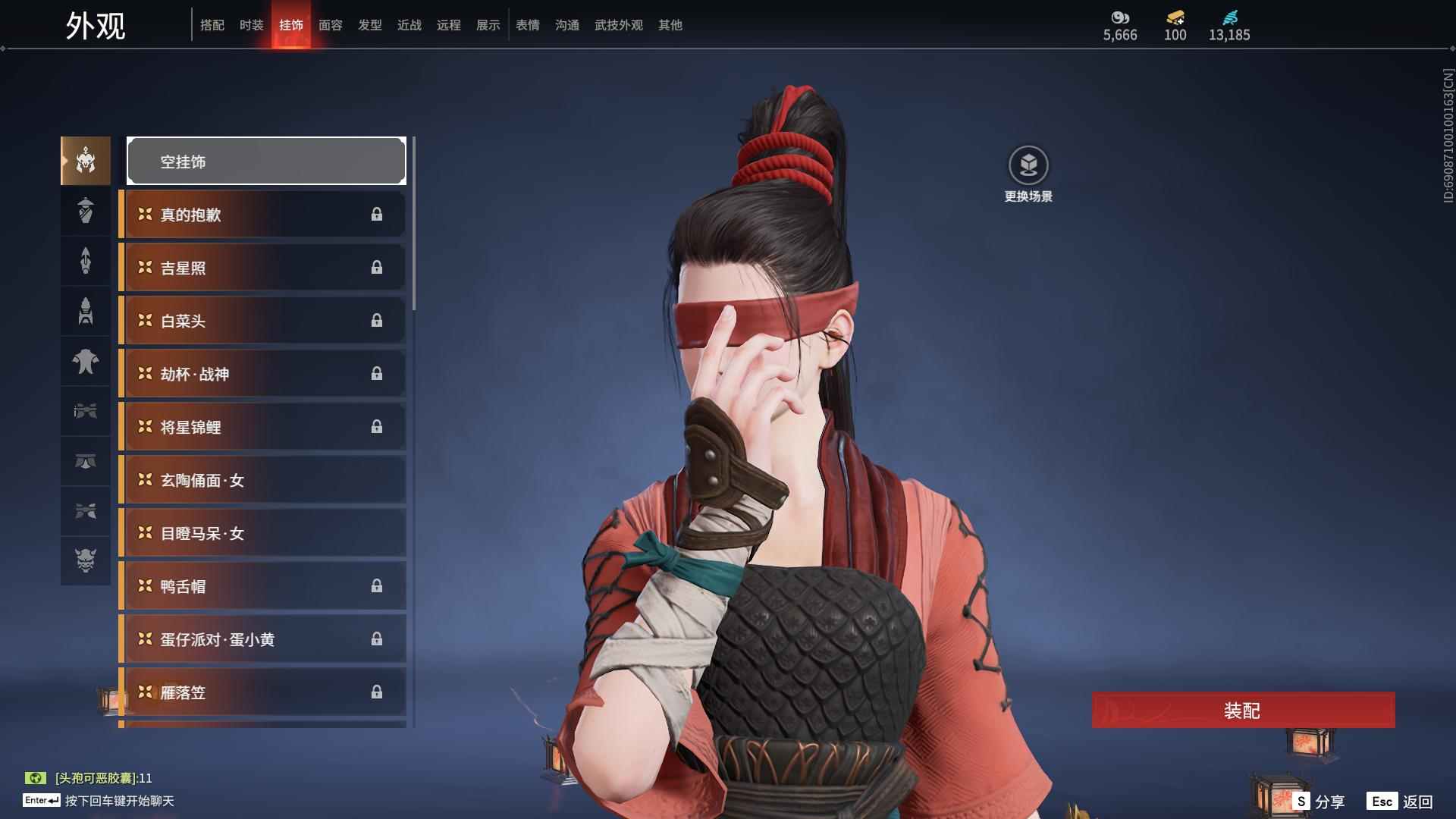1456x819 pixels.
Task: Select the 发型 hairstyle tab
Action: pyautogui.click(x=370, y=25)
